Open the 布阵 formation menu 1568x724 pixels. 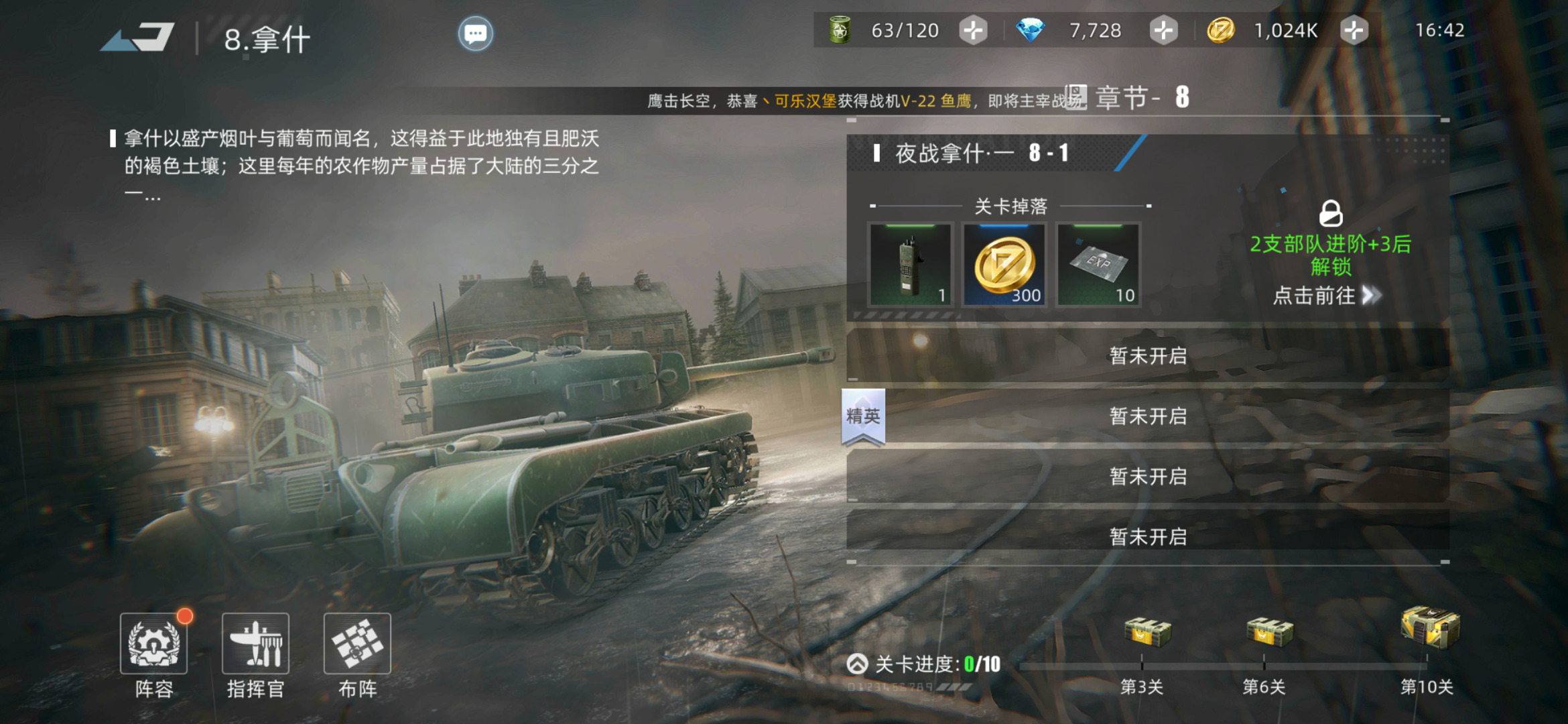(357, 644)
